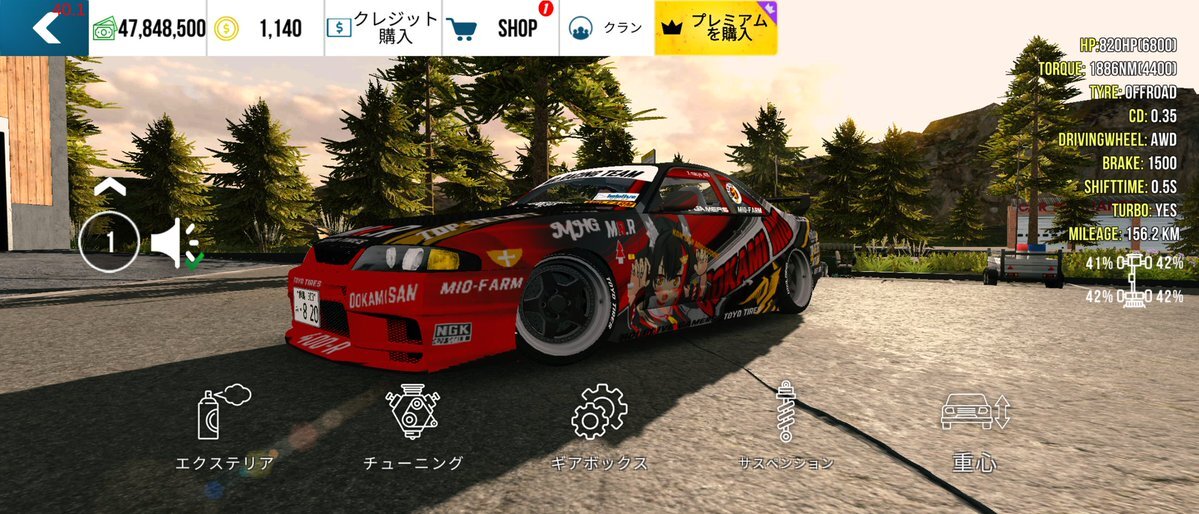Open the クラン clan menu
This screenshot has height=514, width=1199.
coord(605,28)
